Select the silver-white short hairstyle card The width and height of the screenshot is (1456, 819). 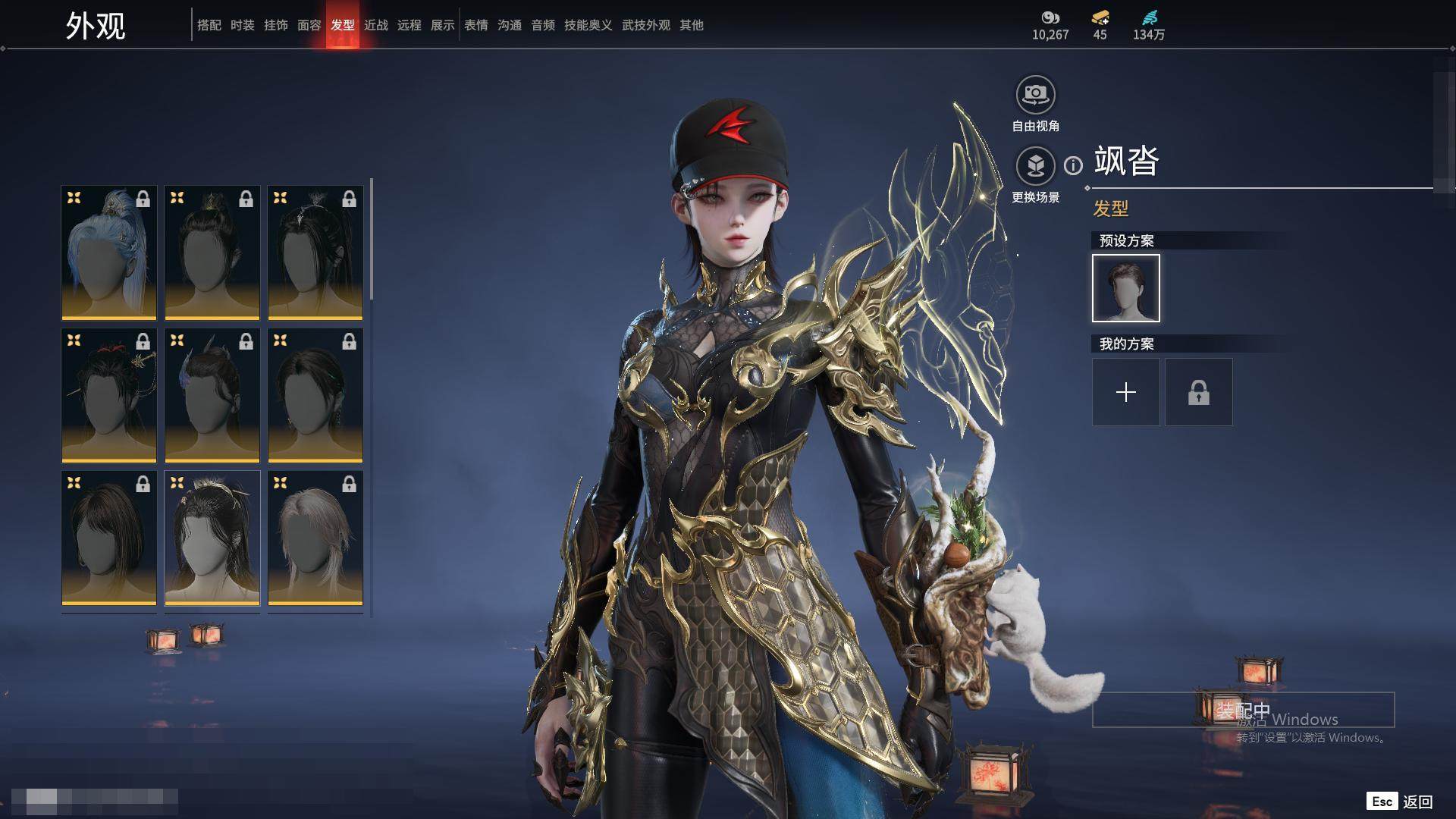click(x=315, y=538)
